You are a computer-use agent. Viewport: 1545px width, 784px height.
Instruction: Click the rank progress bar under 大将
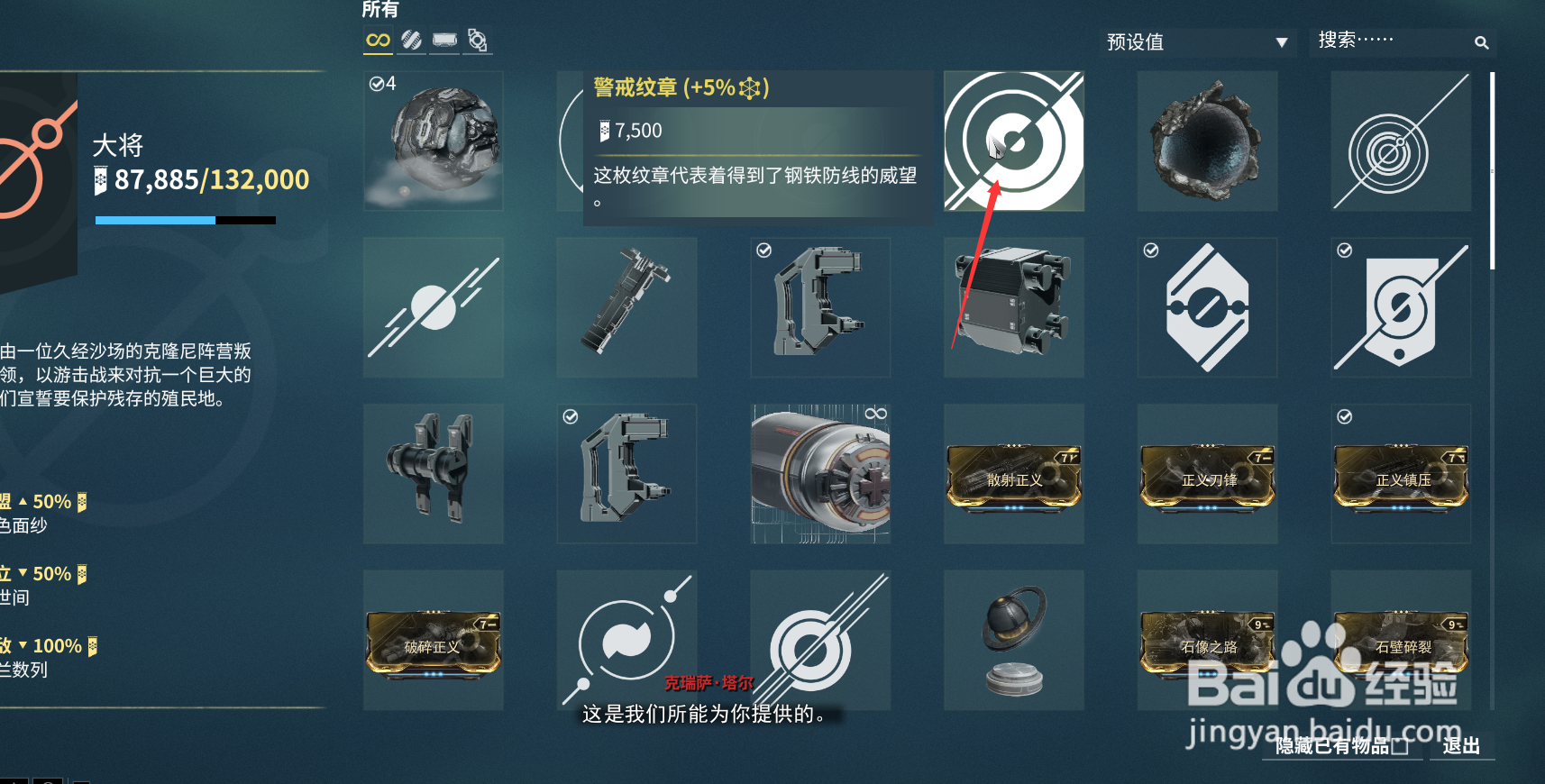coord(185,219)
